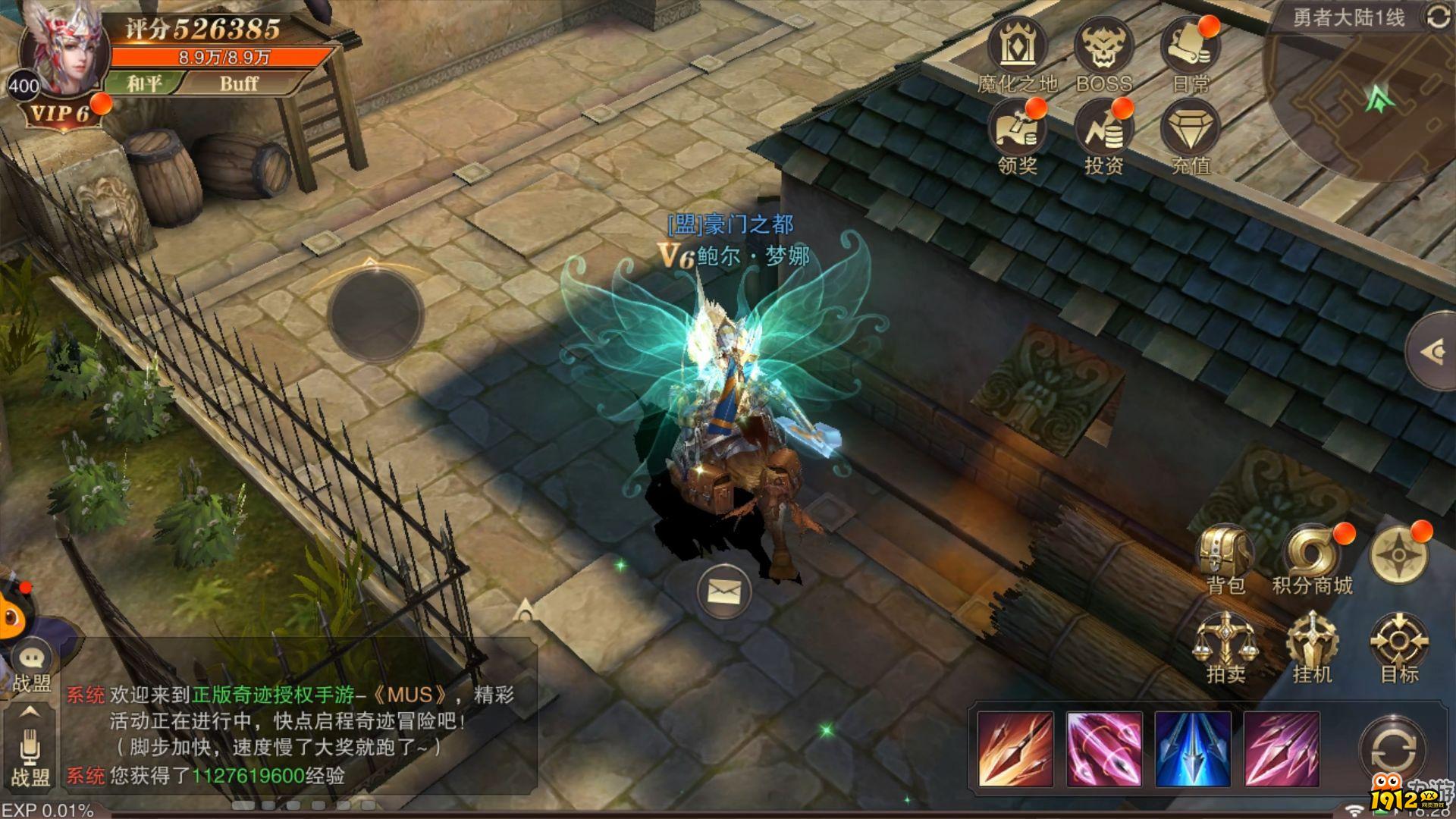
Task: Open the 背包 backpack
Action: [x=1224, y=554]
